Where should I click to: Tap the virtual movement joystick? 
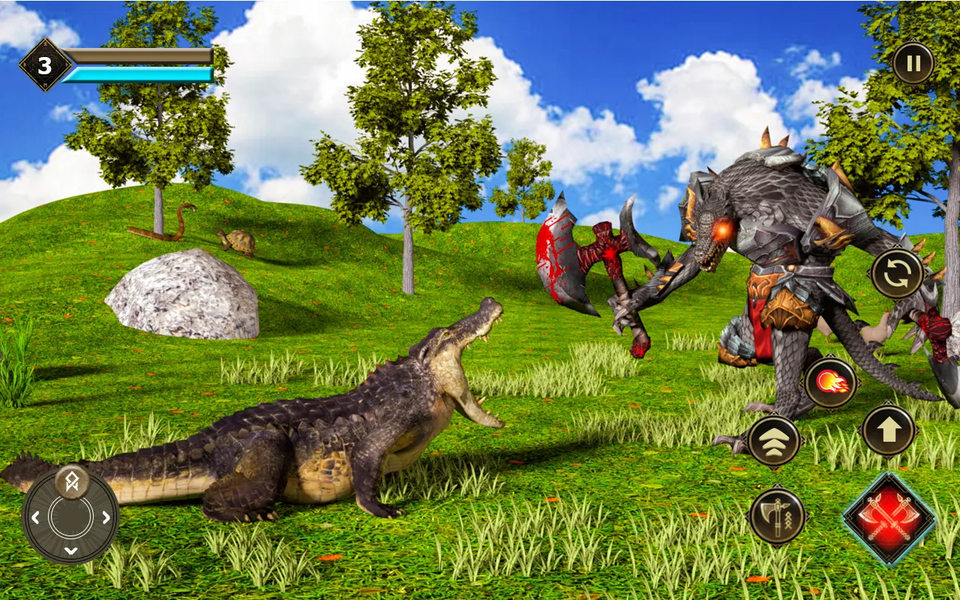(x=71, y=515)
